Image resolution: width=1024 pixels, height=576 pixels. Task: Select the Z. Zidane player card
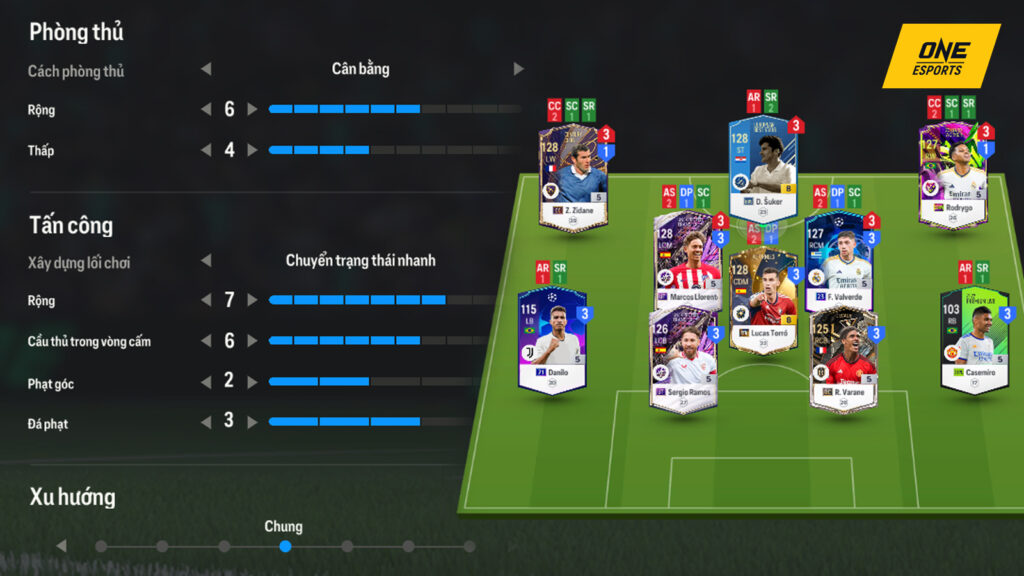(573, 178)
